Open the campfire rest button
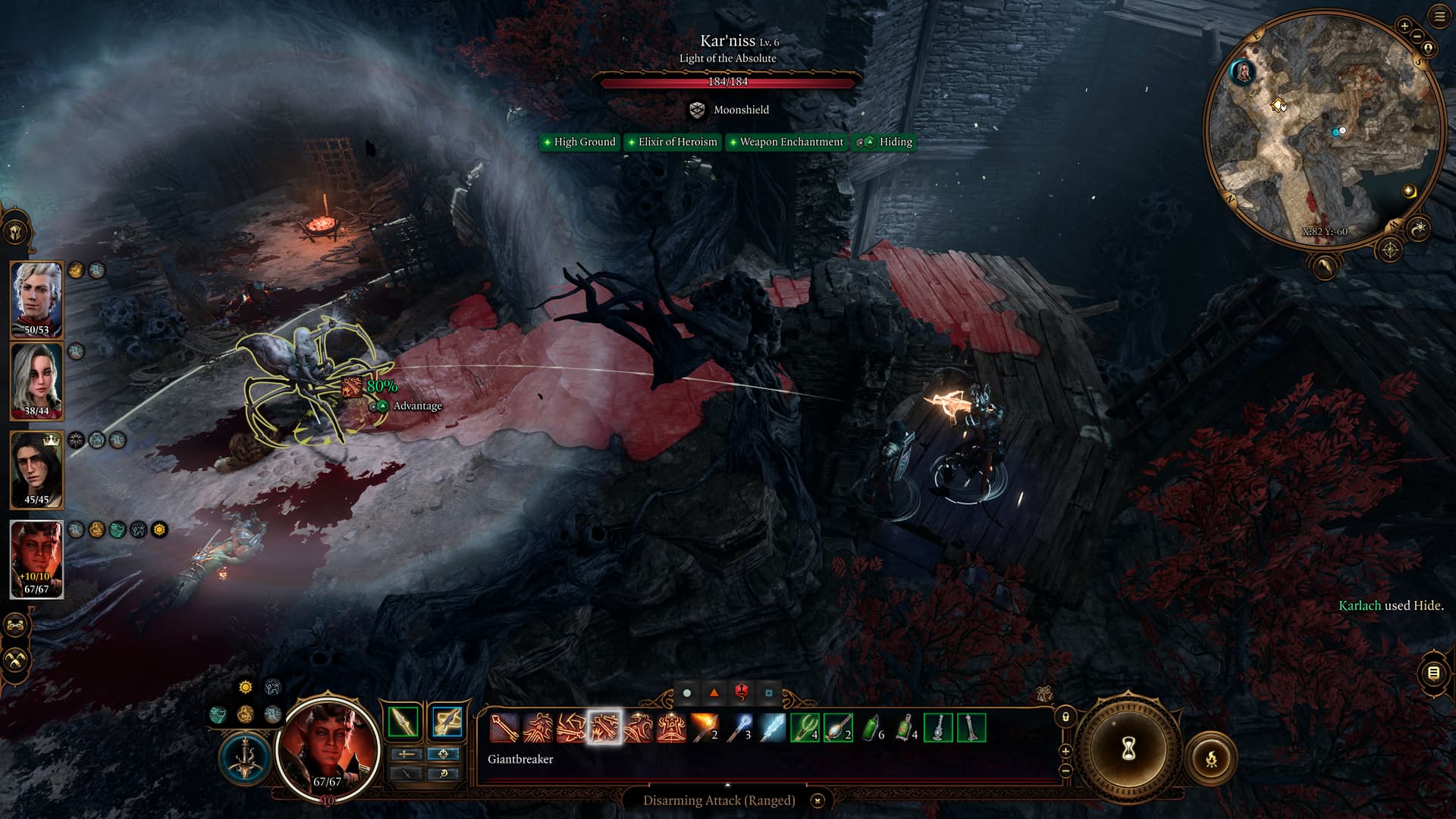Screen dimensions: 1456x819 [x=1211, y=758]
